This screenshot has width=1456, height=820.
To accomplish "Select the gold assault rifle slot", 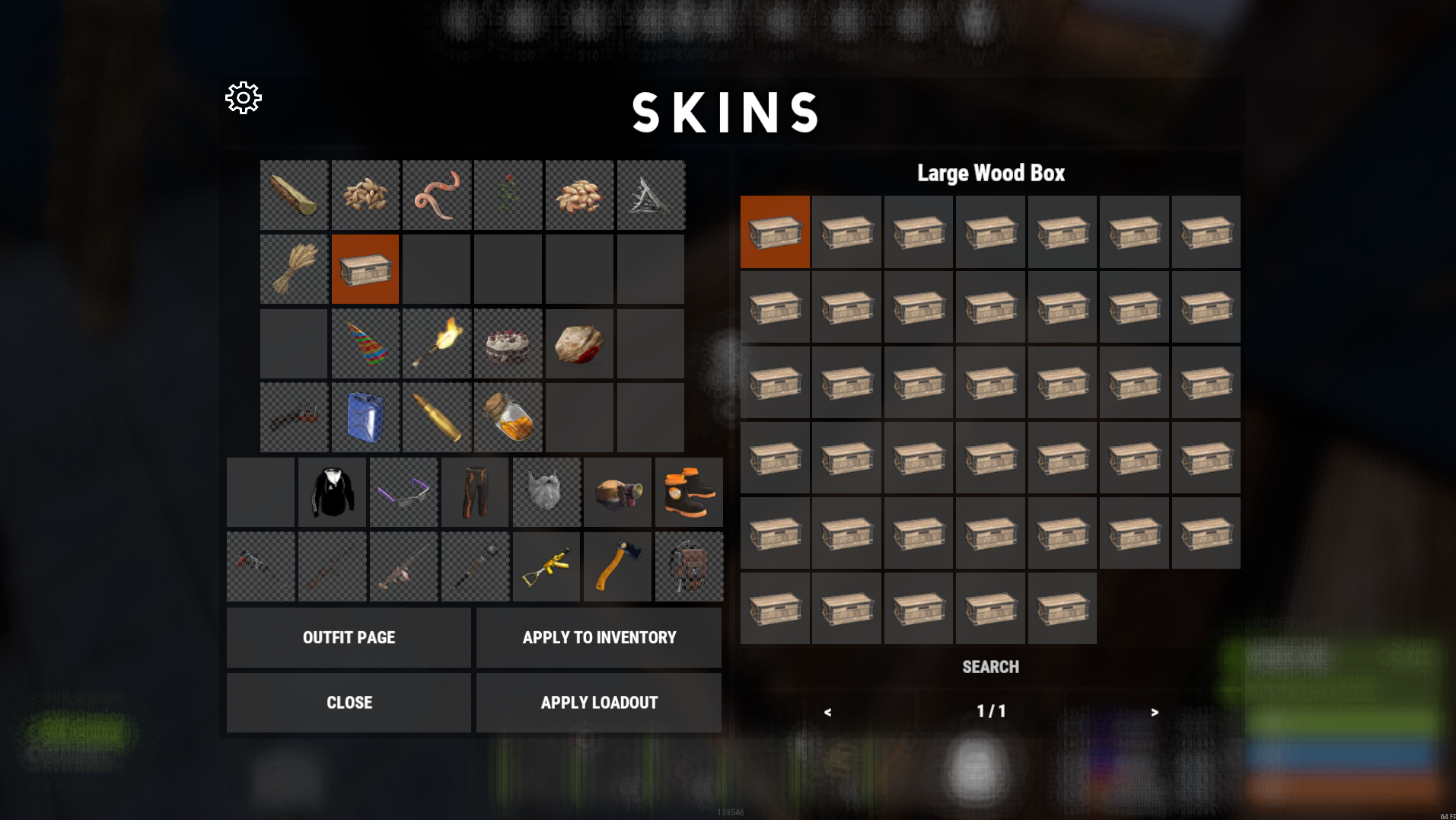I will tap(546, 566).
